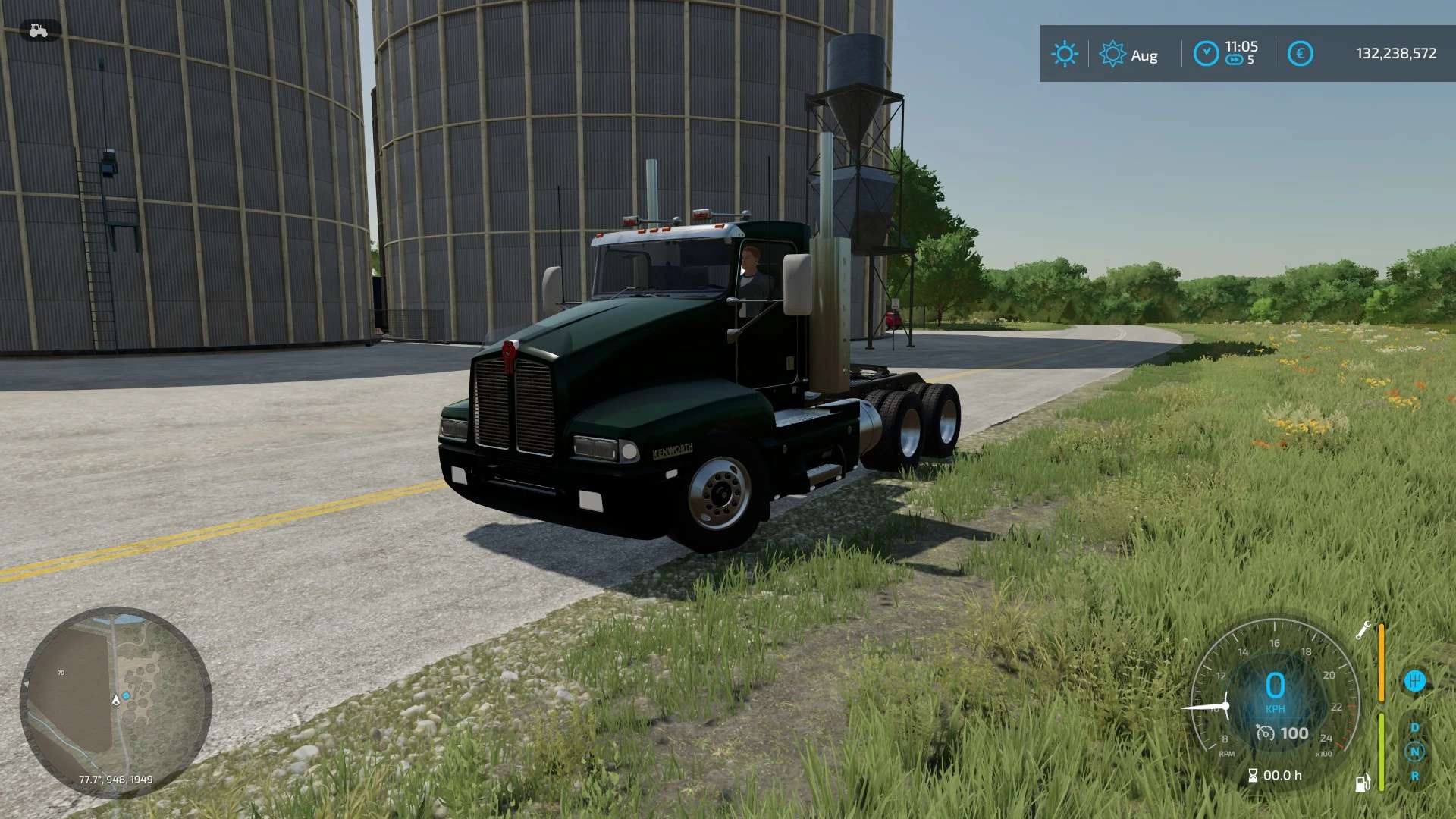Select the D drive direction indicator
The width and height of the screenshot is (1456, 819).
click(x=1414, y=727)
